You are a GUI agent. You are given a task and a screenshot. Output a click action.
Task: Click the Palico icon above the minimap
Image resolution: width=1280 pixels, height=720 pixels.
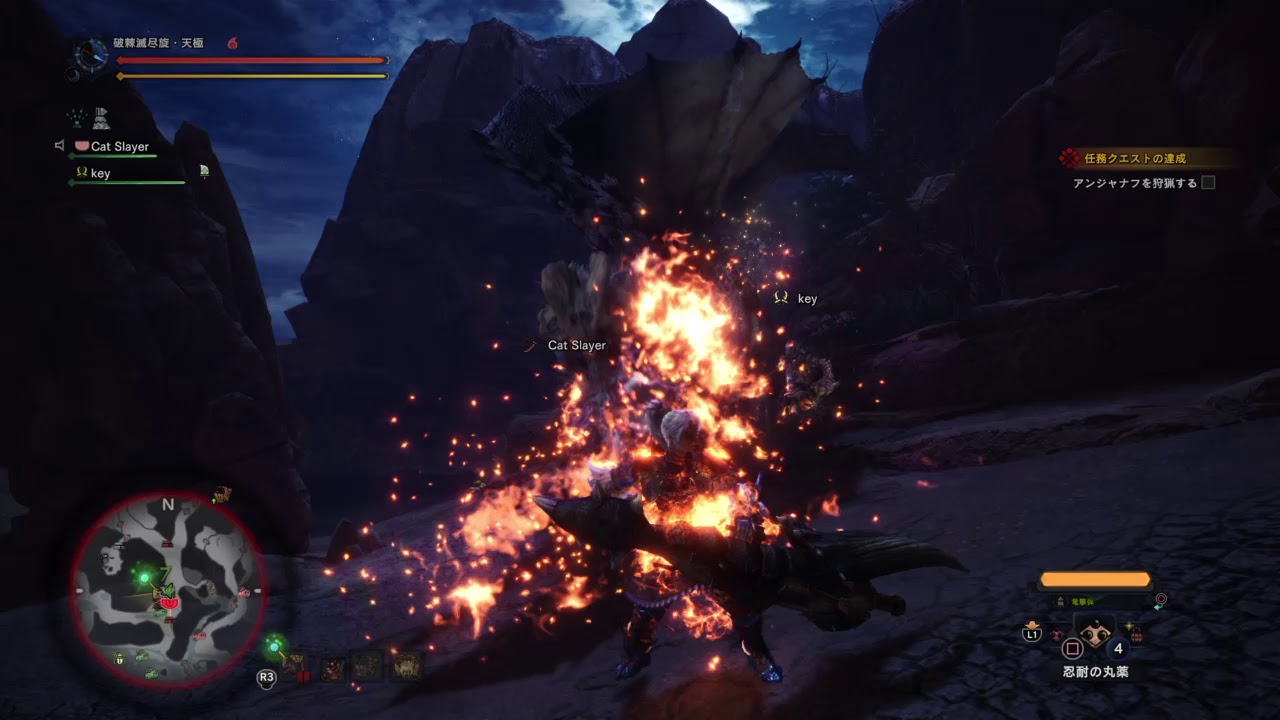coord(221,494)
